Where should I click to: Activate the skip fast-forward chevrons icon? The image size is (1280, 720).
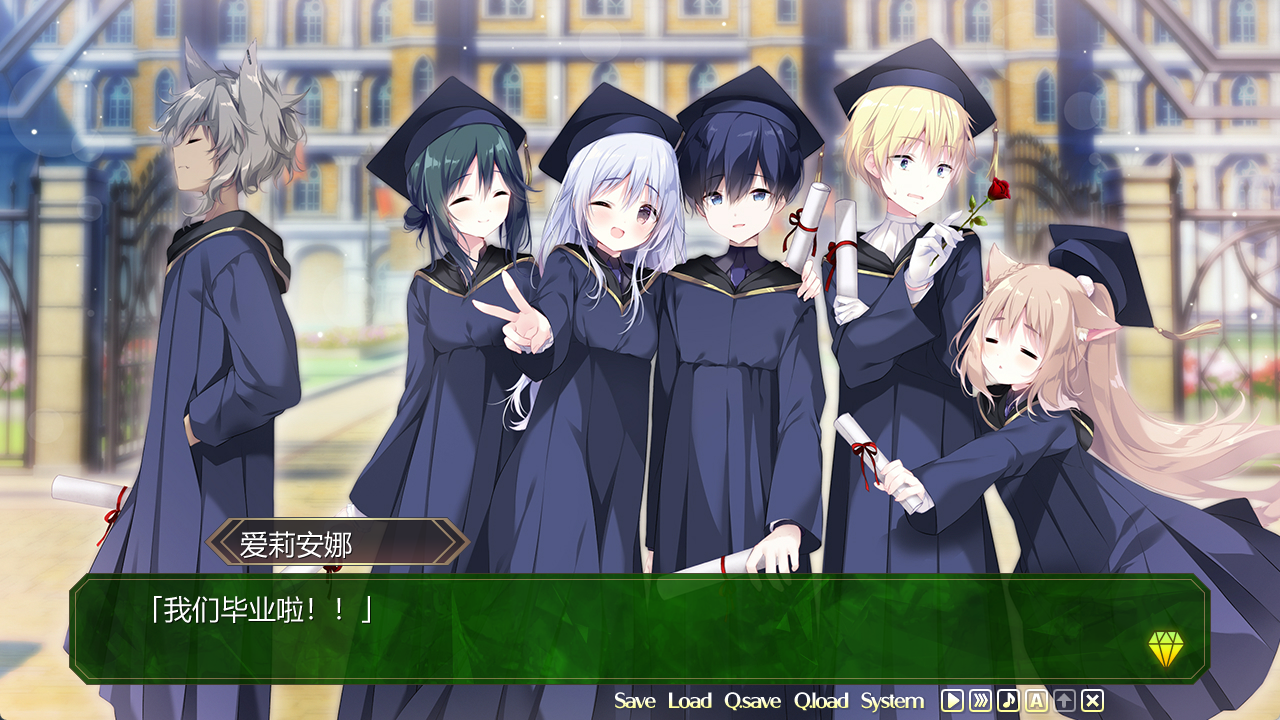point(980,701)
